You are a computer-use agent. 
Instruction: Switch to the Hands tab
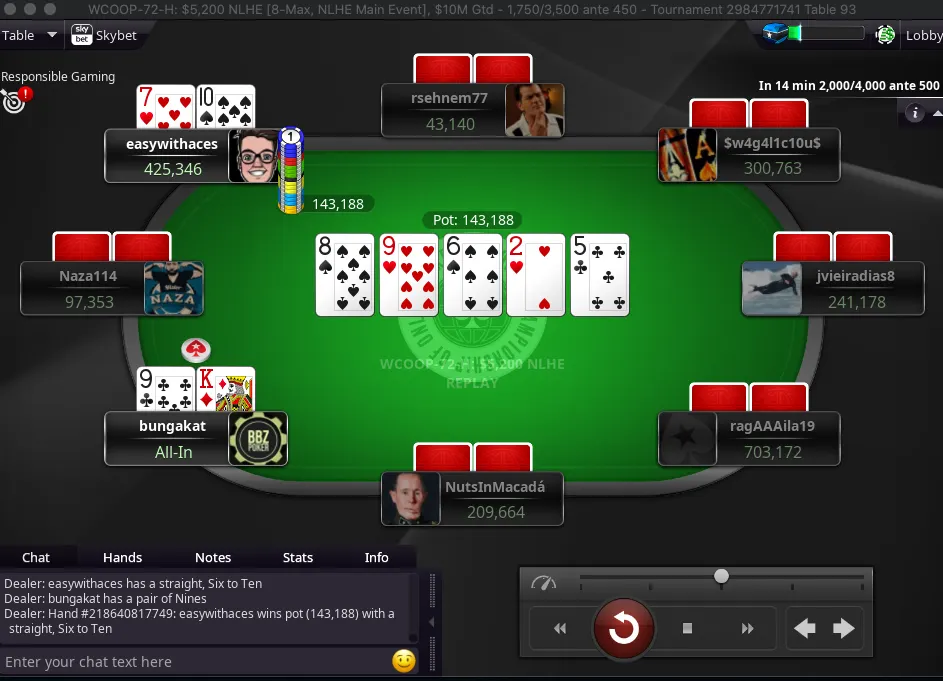[122, 557]
